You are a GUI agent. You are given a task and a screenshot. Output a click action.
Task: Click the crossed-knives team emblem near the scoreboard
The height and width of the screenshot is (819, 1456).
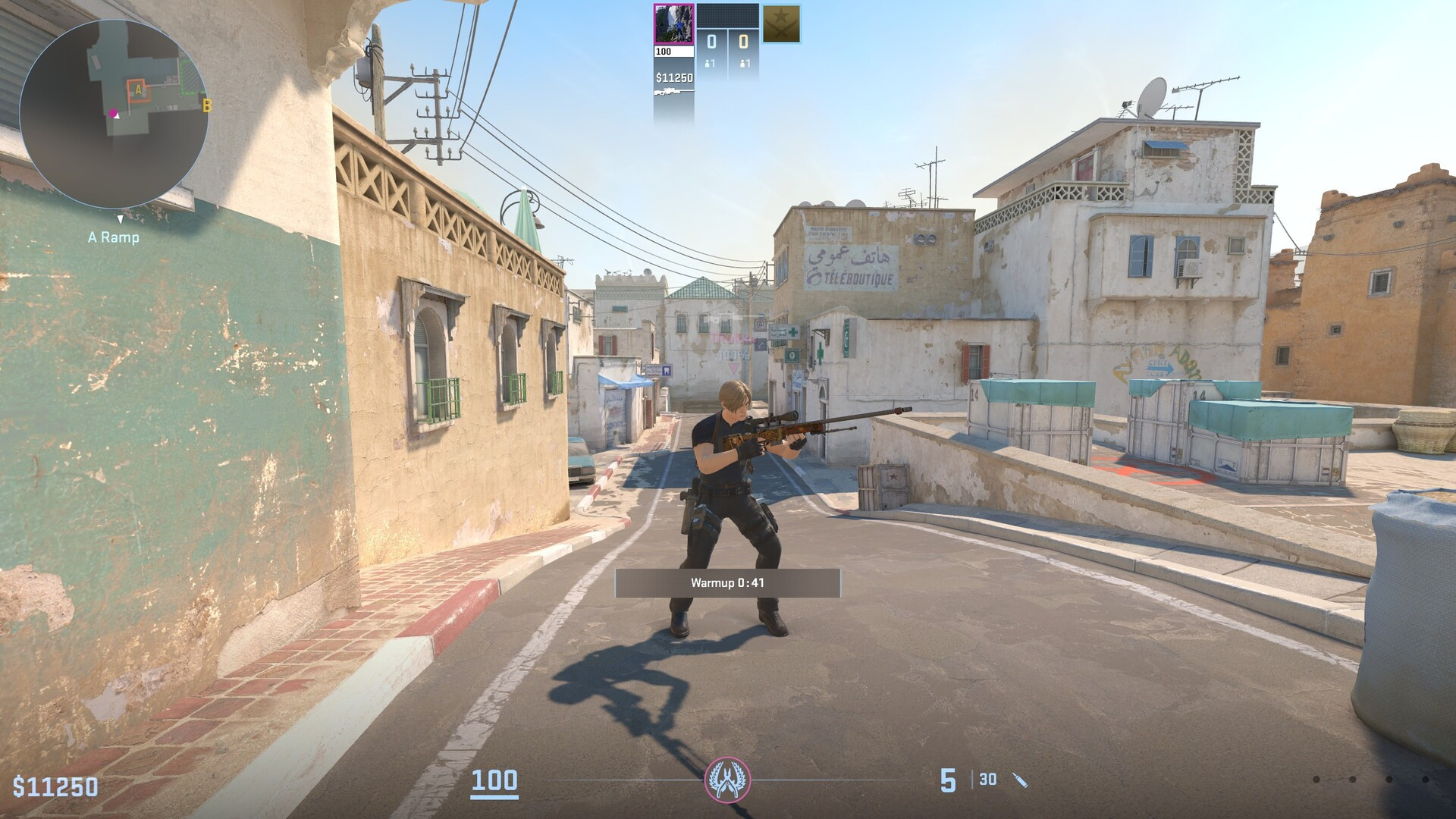[781, 23]
